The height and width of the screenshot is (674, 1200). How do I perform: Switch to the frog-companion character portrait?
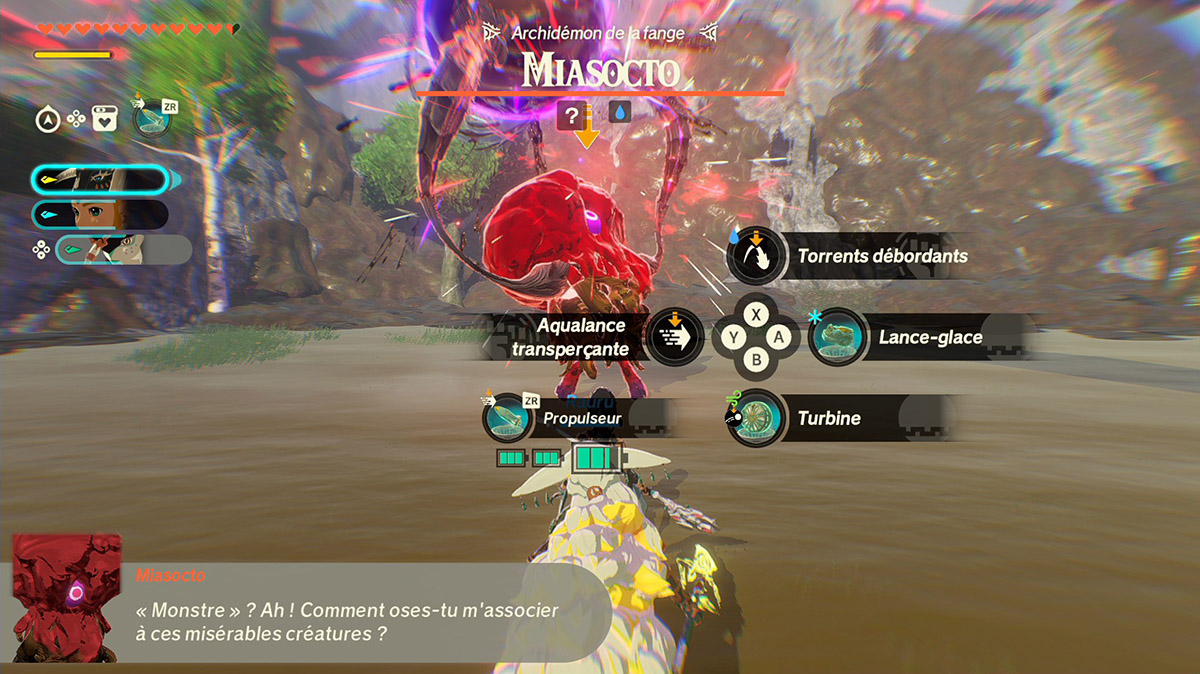tap(122, 250)
